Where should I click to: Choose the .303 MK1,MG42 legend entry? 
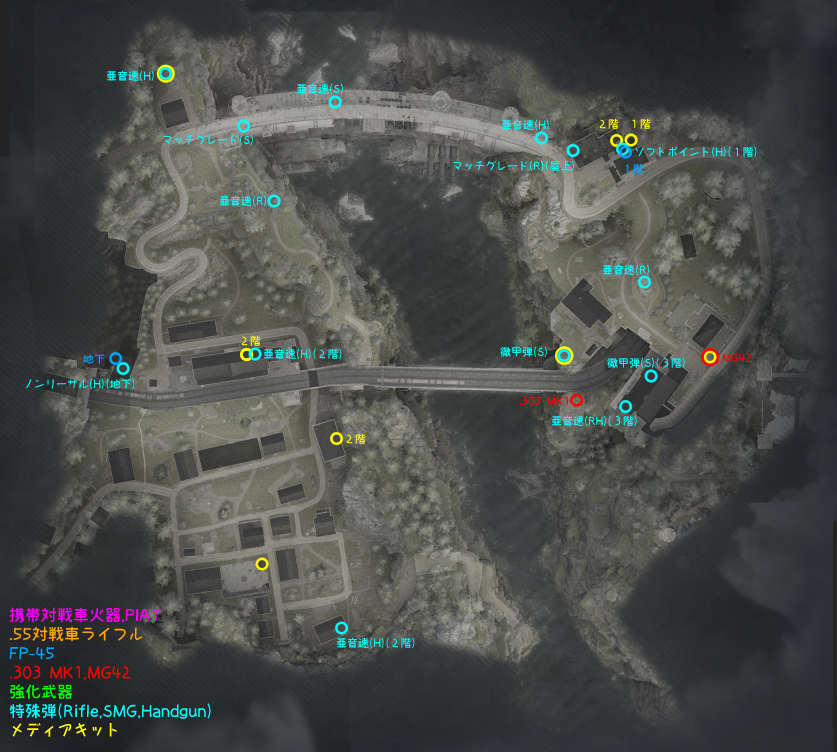tap(69, 672)
